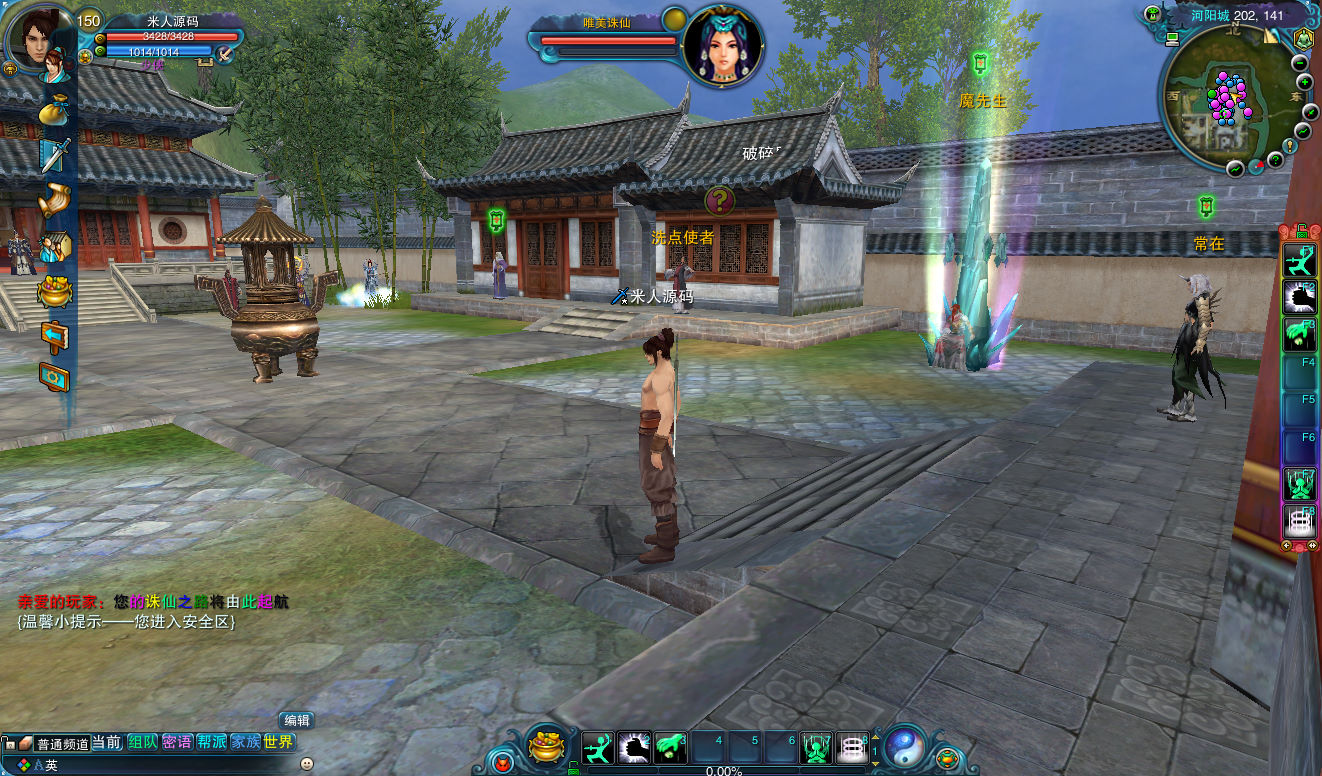Select the 唯美诛仙 target portrait
The height and width of the screenshot is (776, 1322).
[x=723, y=45]
